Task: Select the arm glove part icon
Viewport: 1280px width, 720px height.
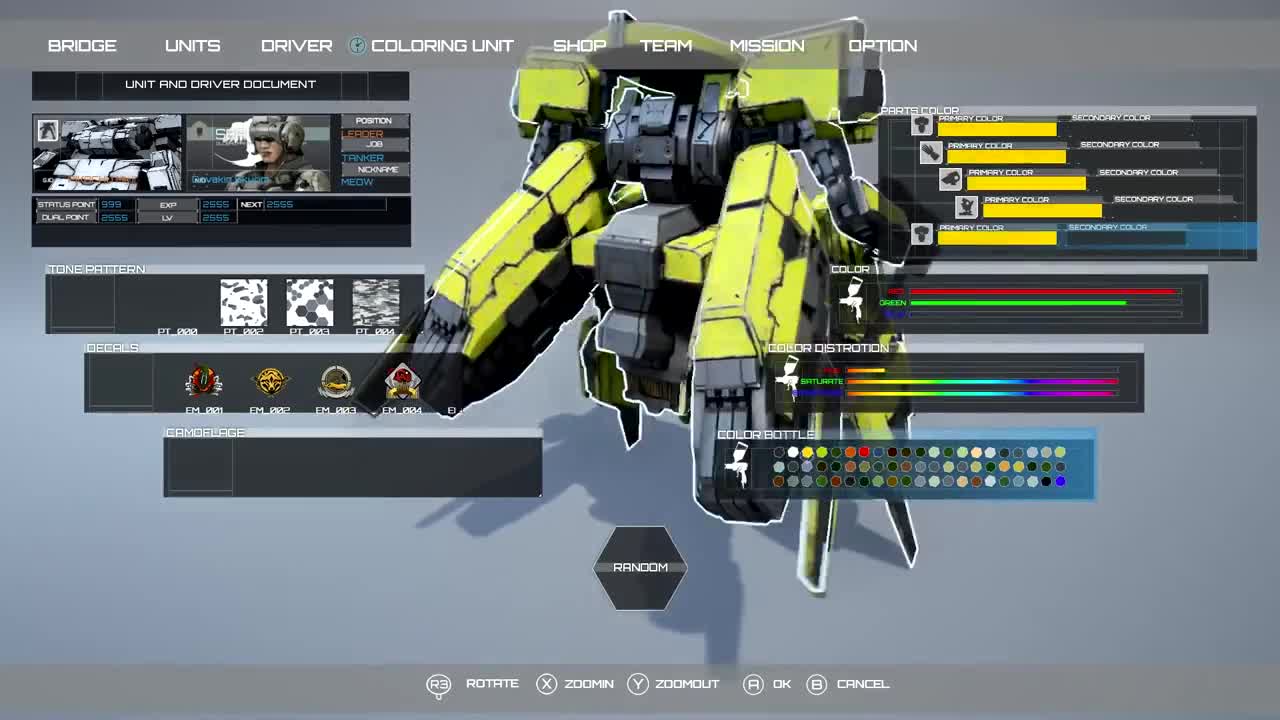Action: click(931, 152)
